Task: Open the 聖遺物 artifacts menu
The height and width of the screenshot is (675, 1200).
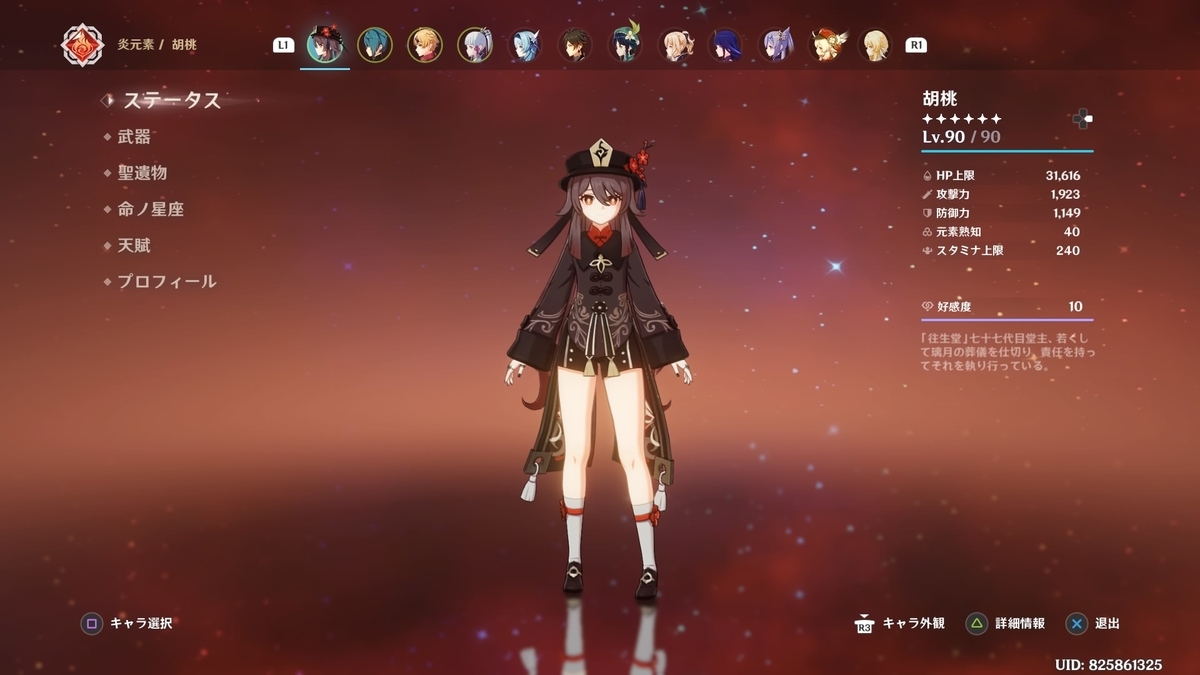Action: point(142,173)
